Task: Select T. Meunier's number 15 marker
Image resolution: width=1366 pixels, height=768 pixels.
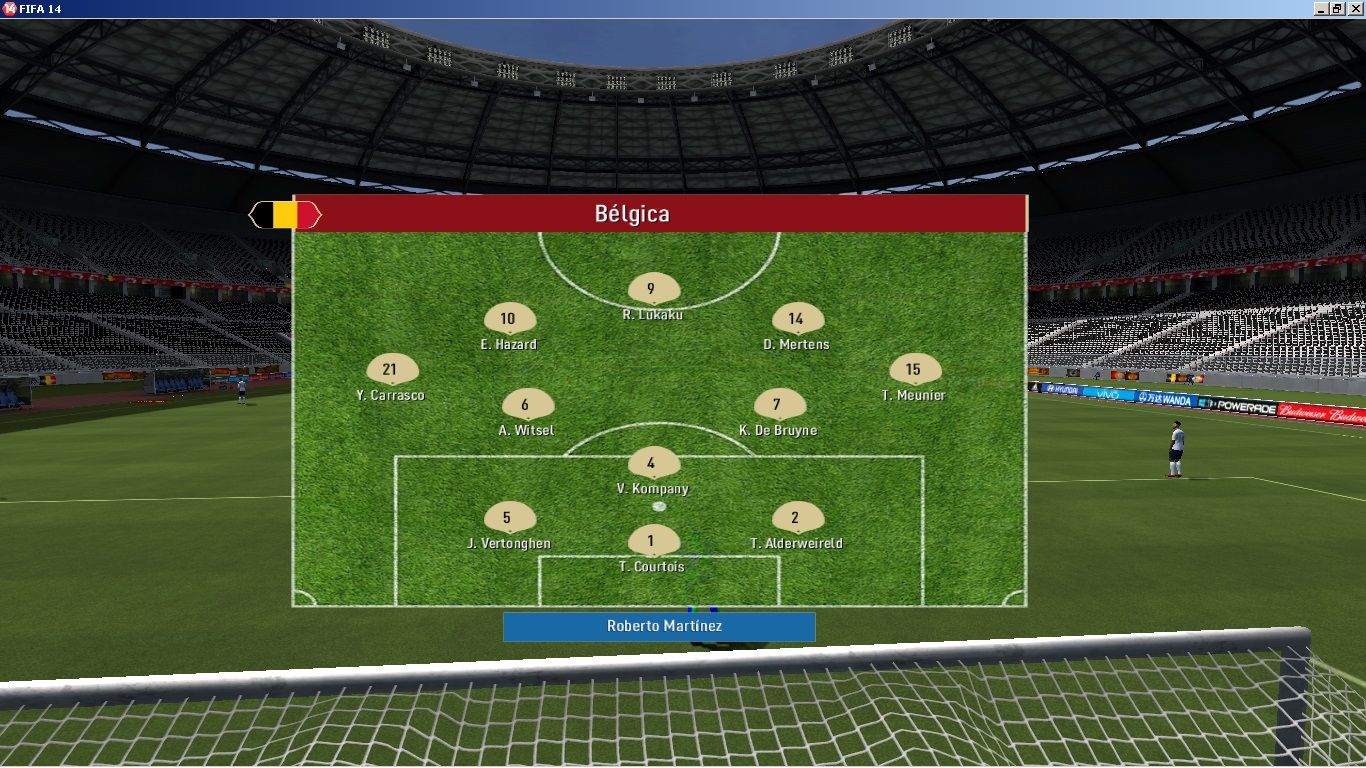Action: pos(914,370)
